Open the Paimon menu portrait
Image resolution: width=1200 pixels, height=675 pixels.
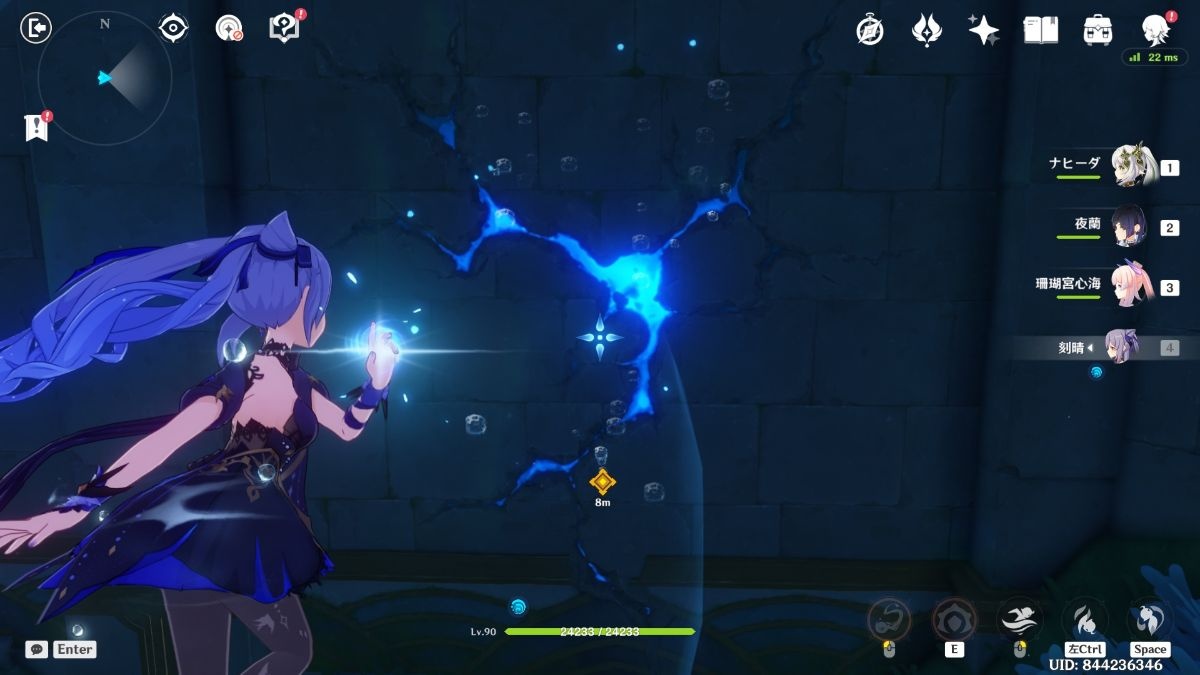1156,30
